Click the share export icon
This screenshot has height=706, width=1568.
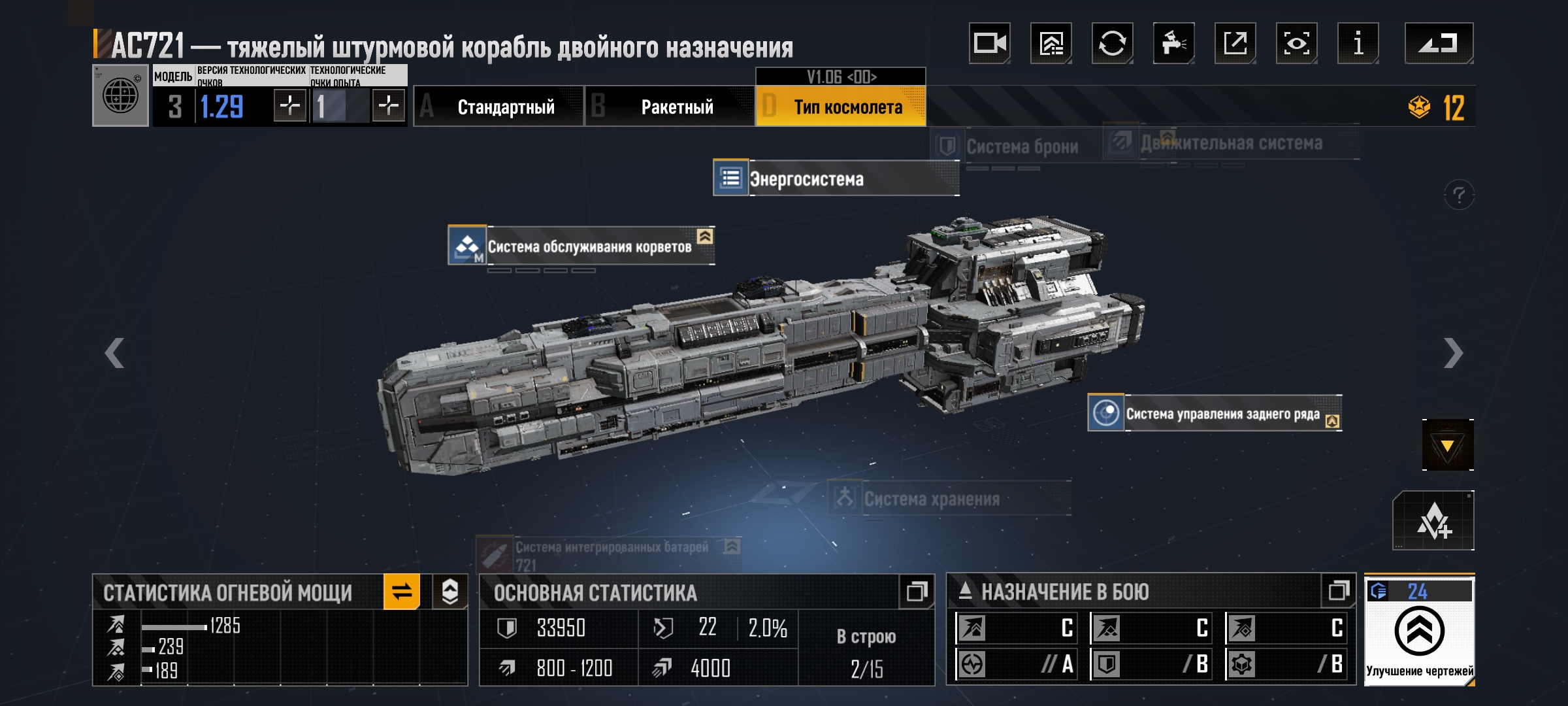(1235, 44)
